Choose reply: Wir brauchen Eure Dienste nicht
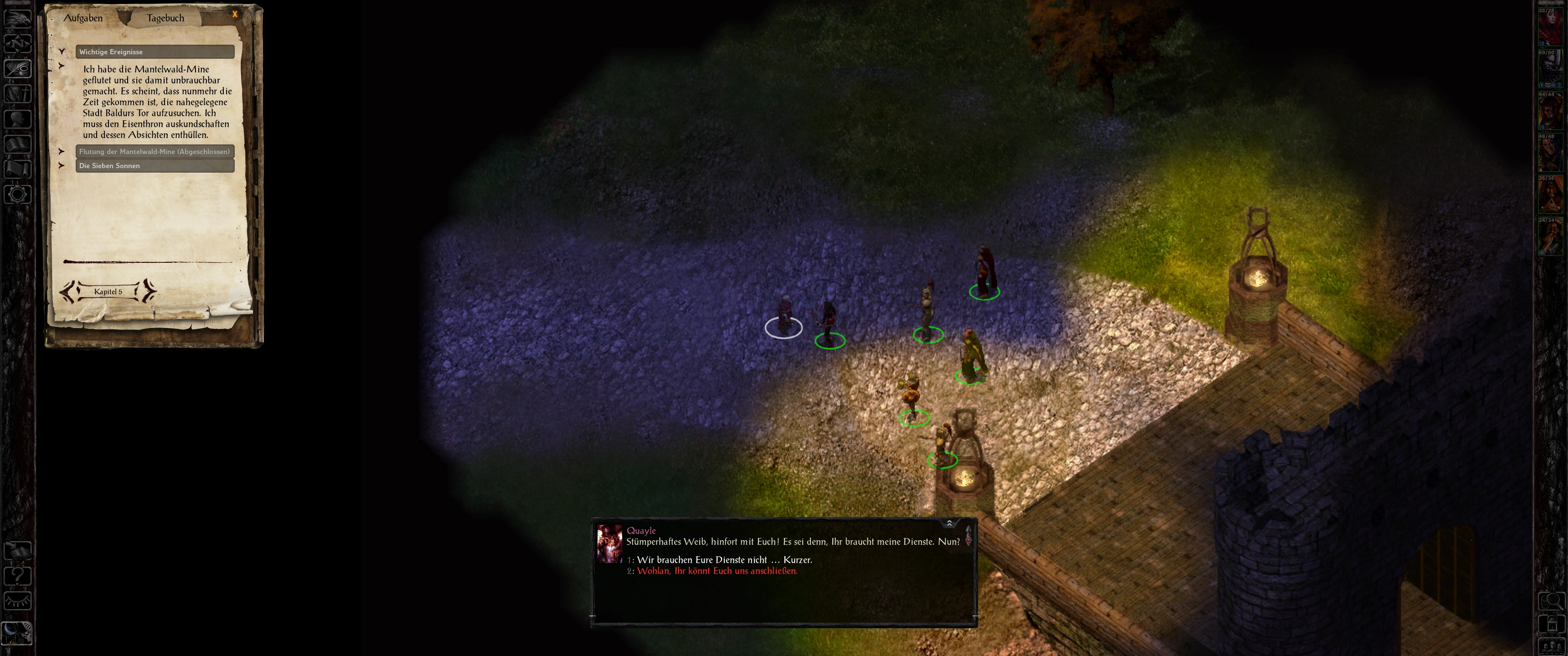This screenshot has width=1568, height=656. [x=724, y=560]
